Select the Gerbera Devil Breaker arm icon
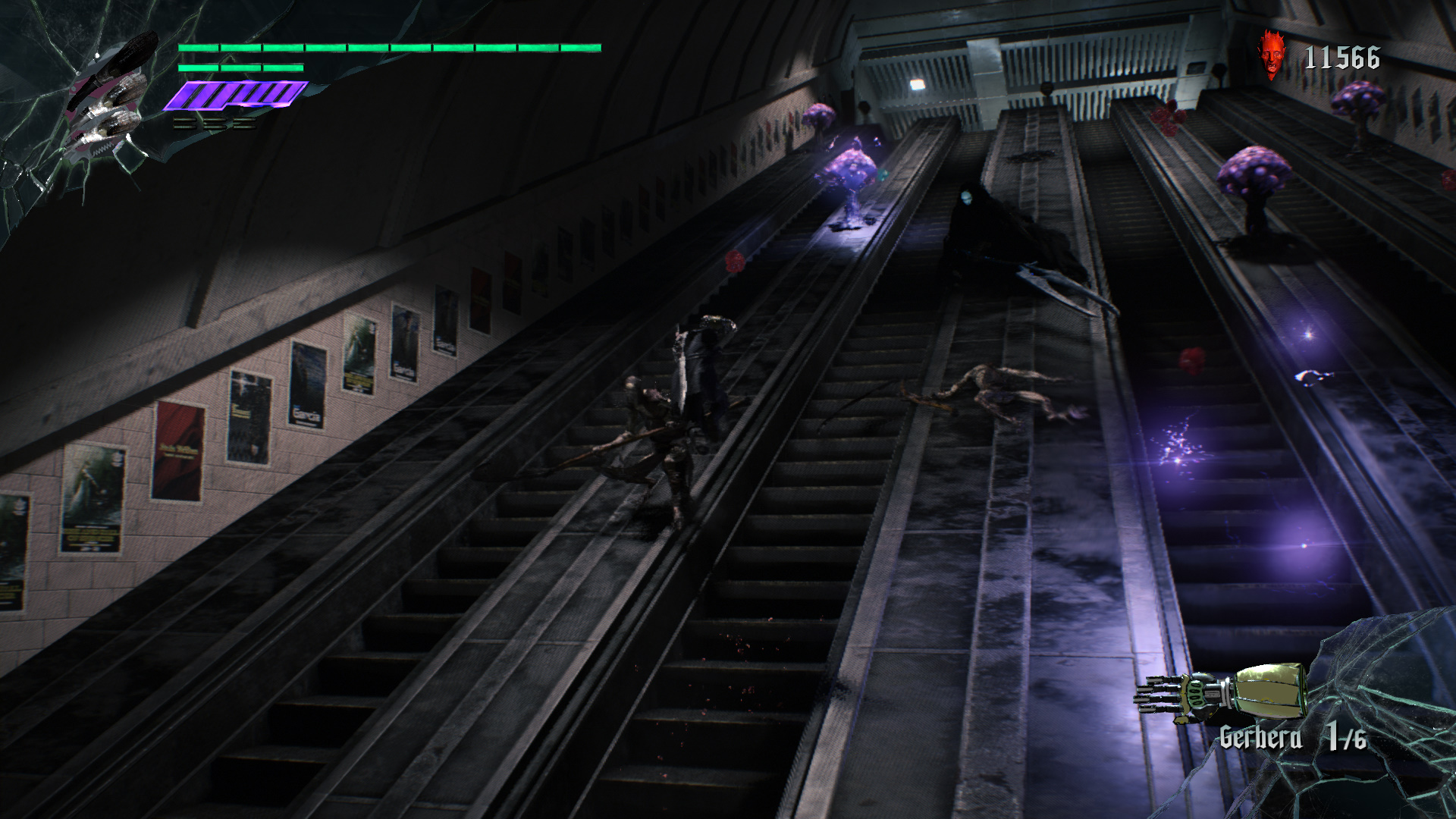 (x=1221, y=691)
